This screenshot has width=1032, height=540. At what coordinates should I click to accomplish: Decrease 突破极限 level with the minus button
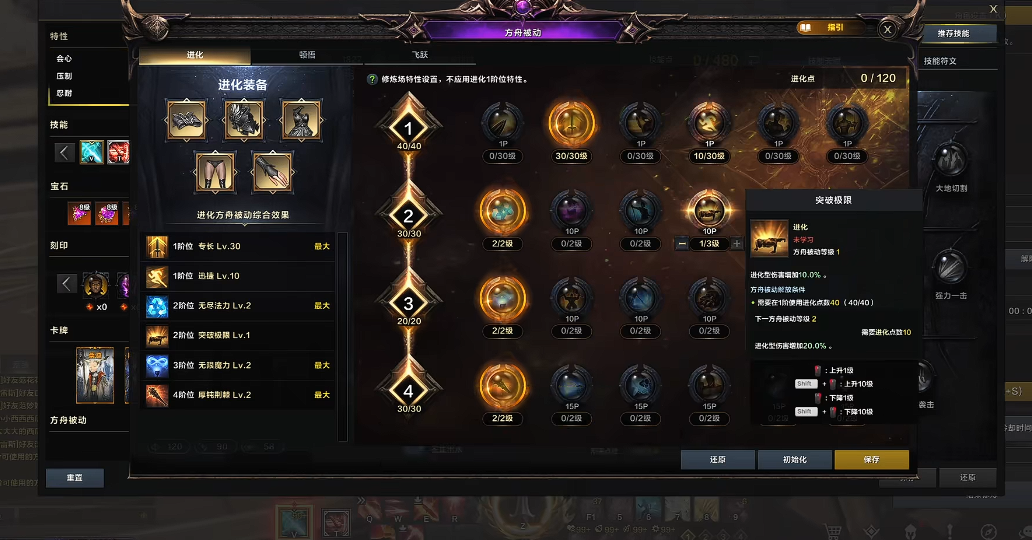pyautogui.click(x=681, y=244)
